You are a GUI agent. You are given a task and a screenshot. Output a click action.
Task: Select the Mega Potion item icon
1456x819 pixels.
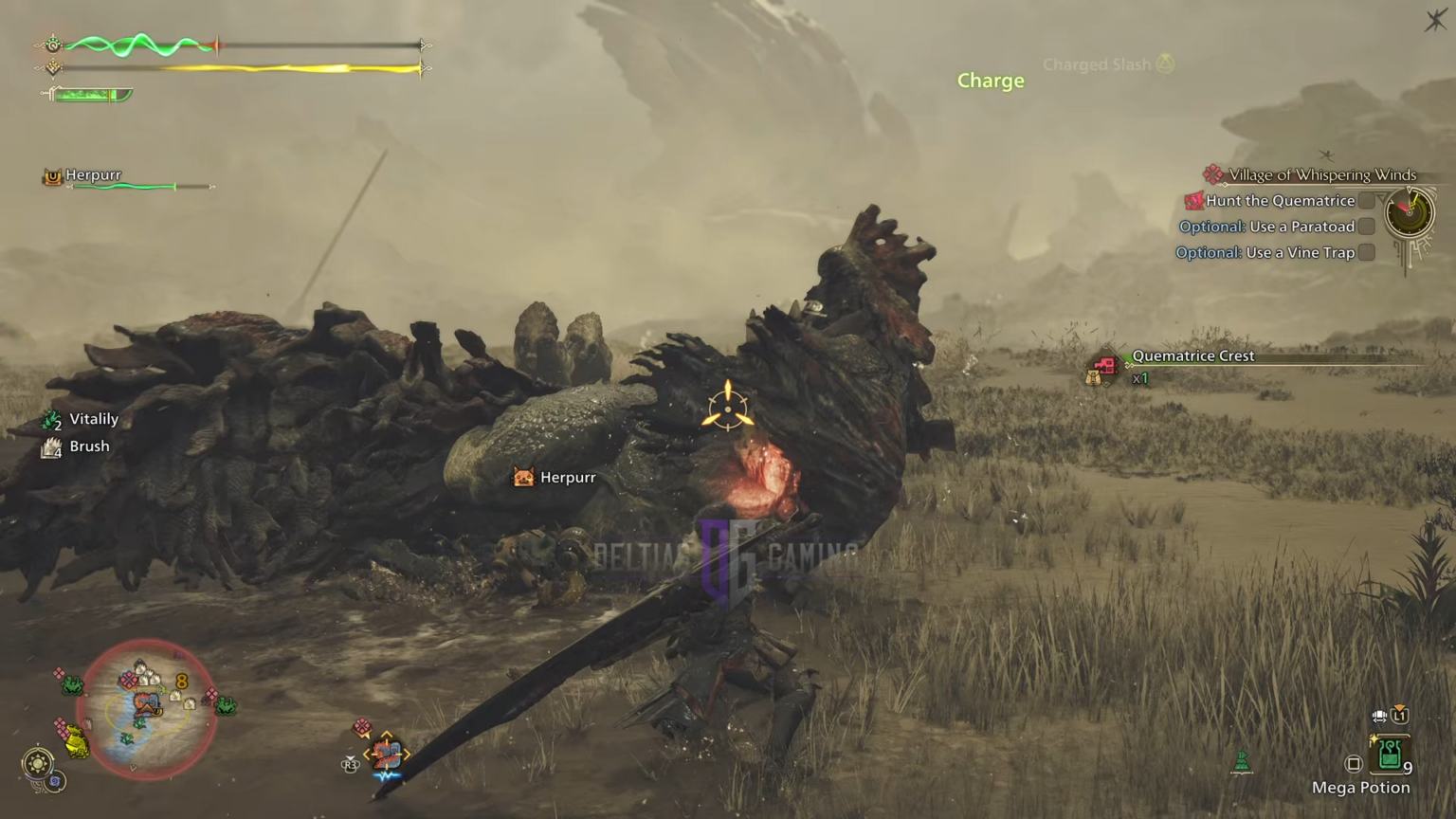coord(1390,755)
